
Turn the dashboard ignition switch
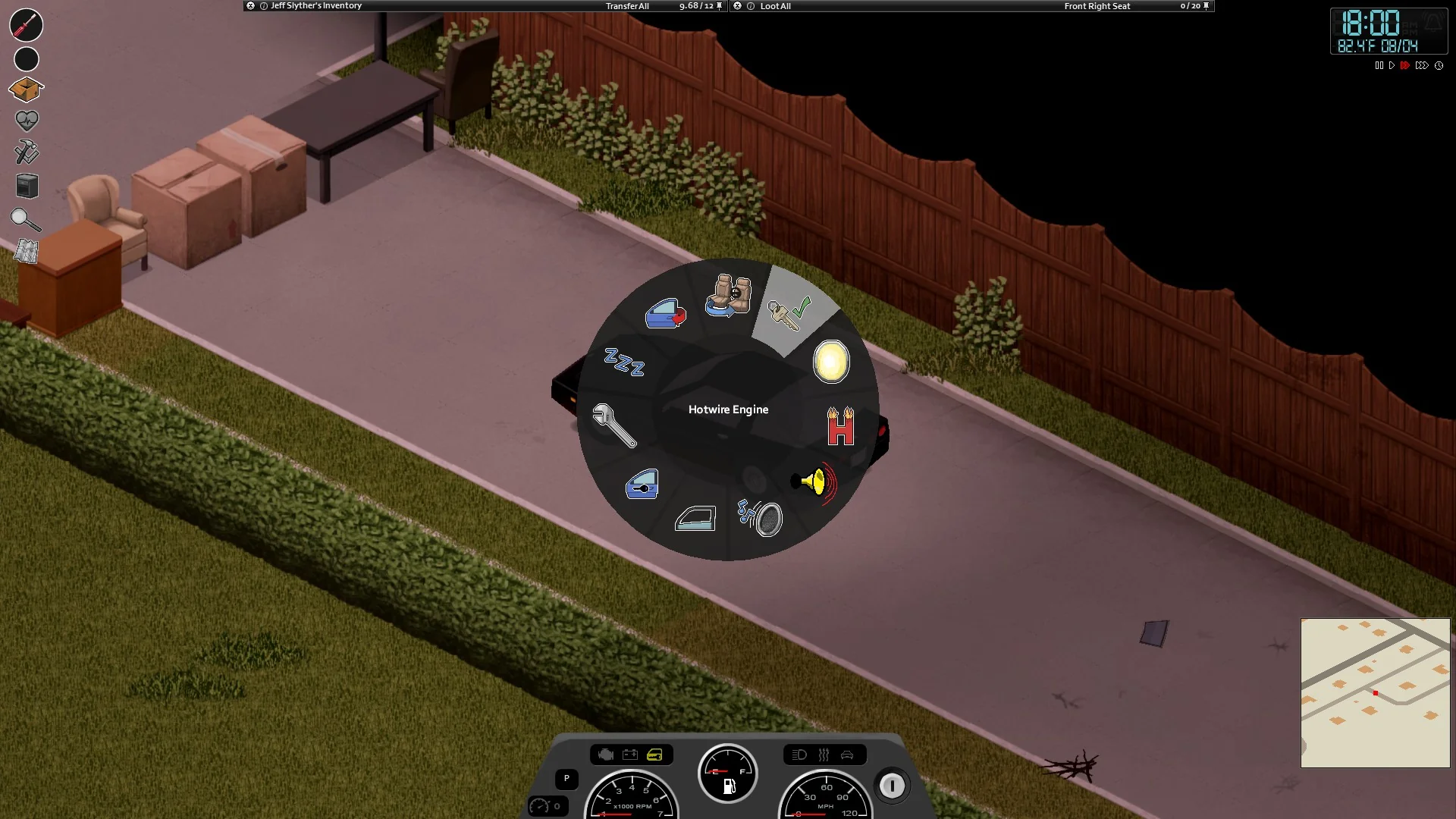coord(892,786)
